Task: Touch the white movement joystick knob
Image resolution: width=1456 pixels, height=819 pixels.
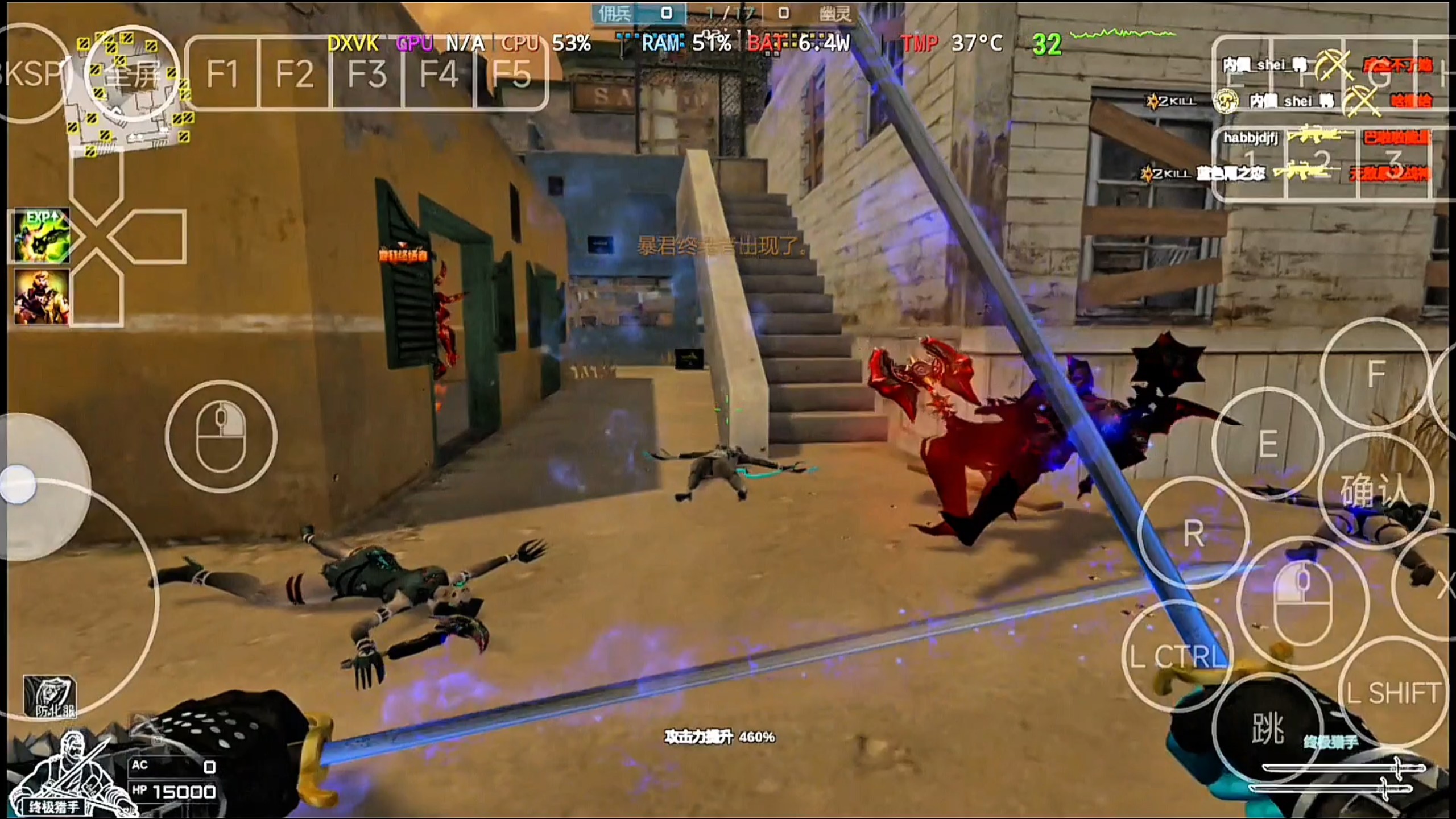Action: click(18, 485)
